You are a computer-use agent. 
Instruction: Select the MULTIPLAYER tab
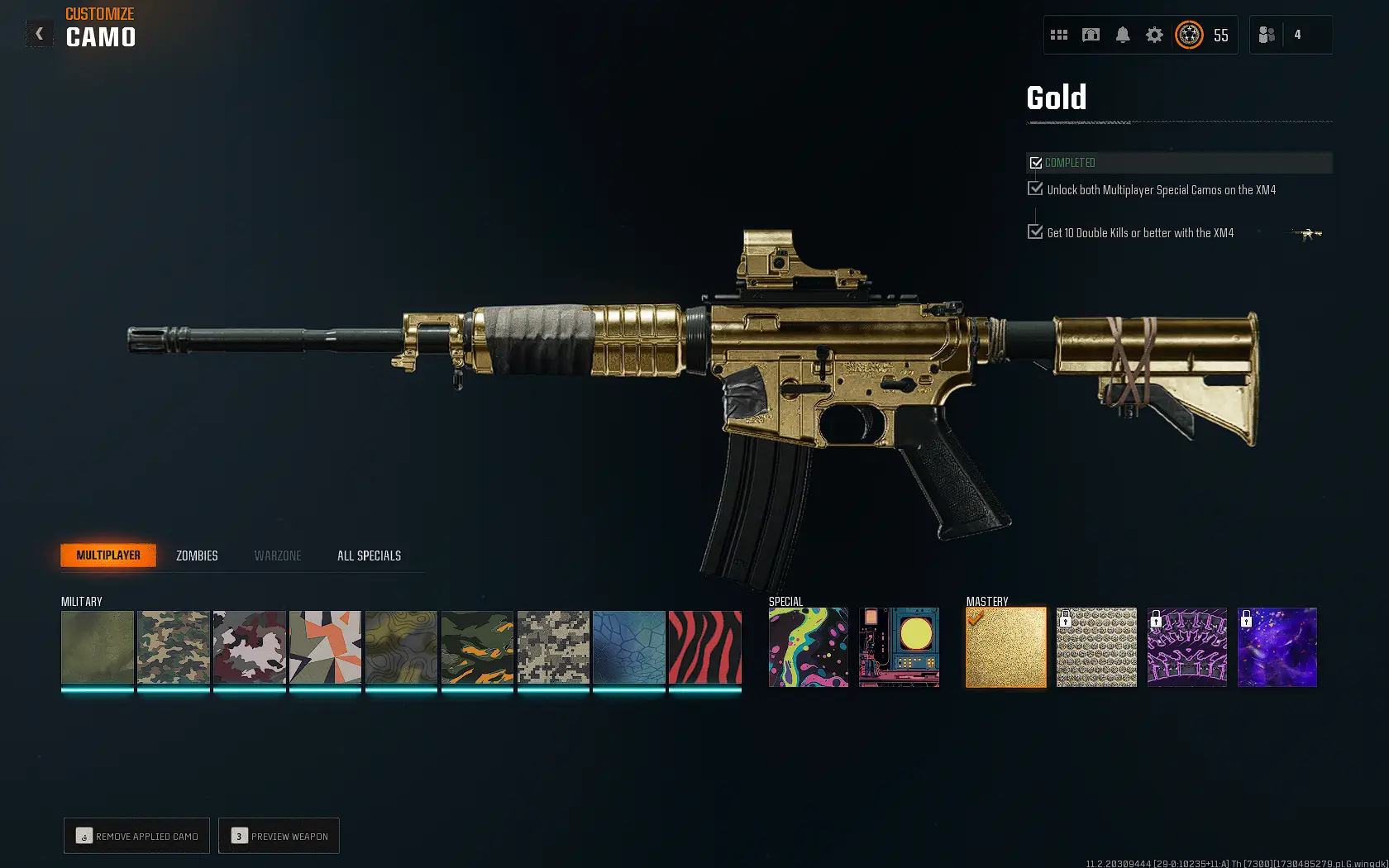point(107,555)
